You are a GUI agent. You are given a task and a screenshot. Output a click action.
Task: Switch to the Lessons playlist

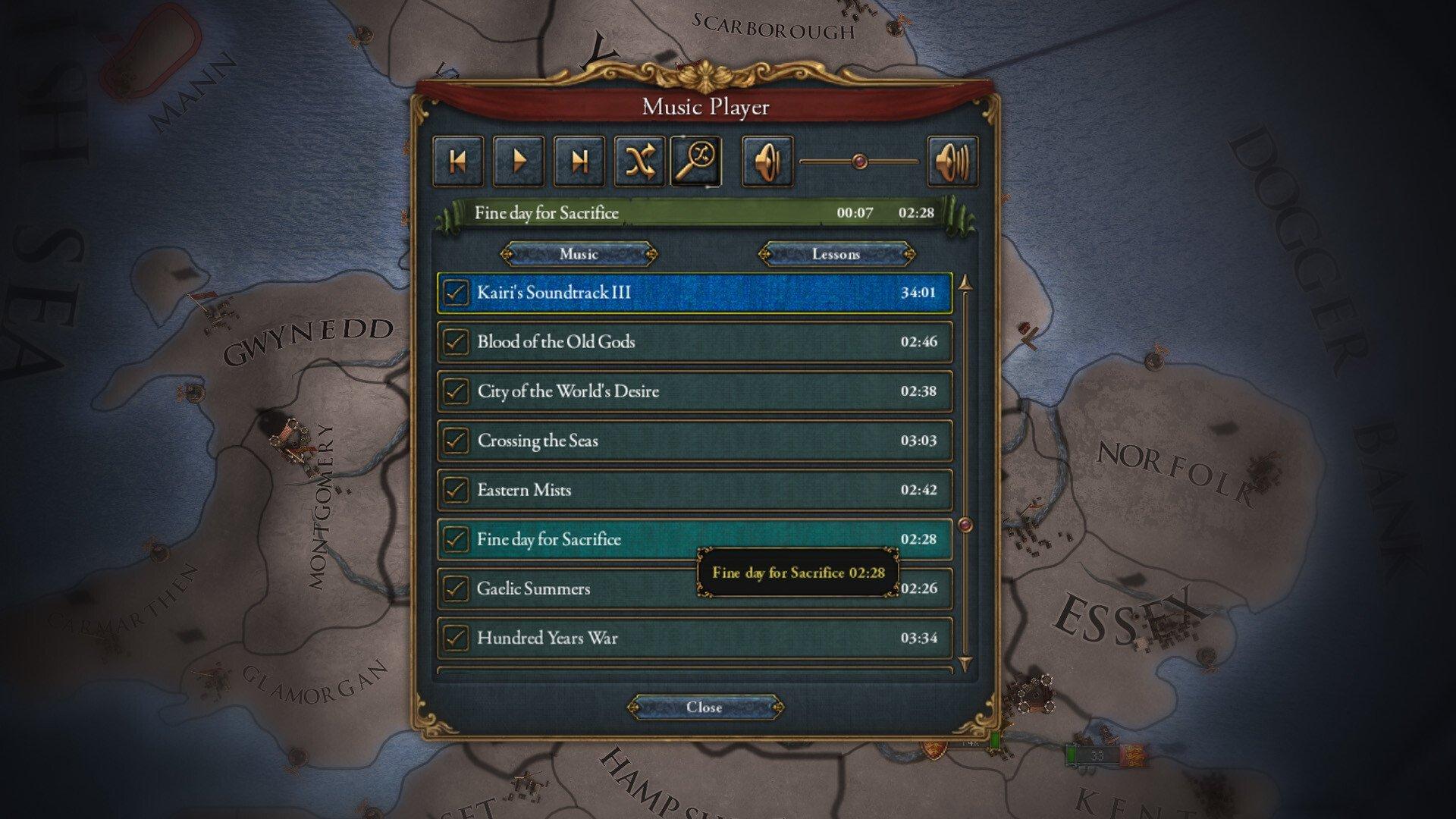coord(837,254)
